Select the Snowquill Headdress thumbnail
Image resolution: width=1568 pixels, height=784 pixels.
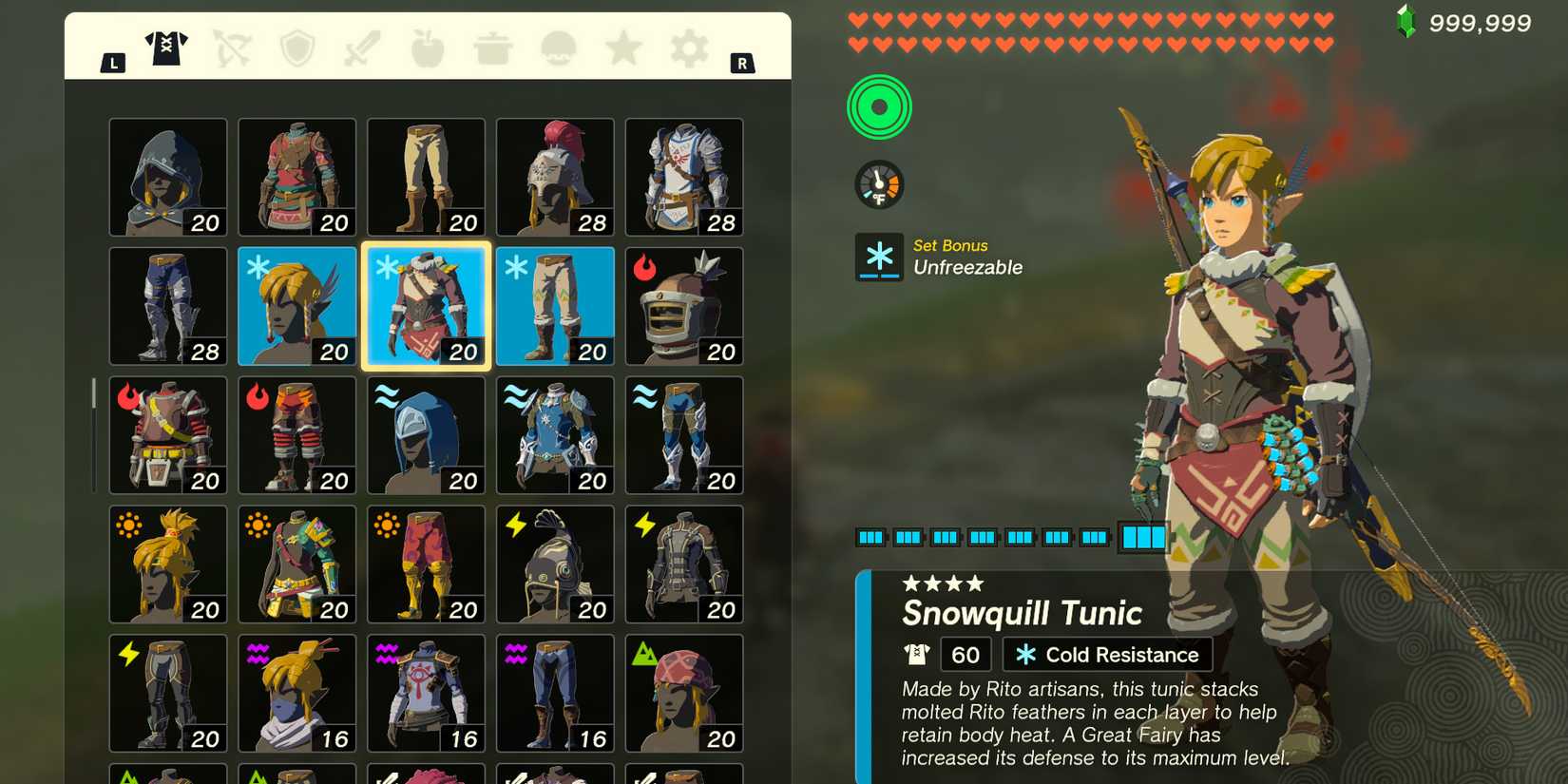point(297,306)
